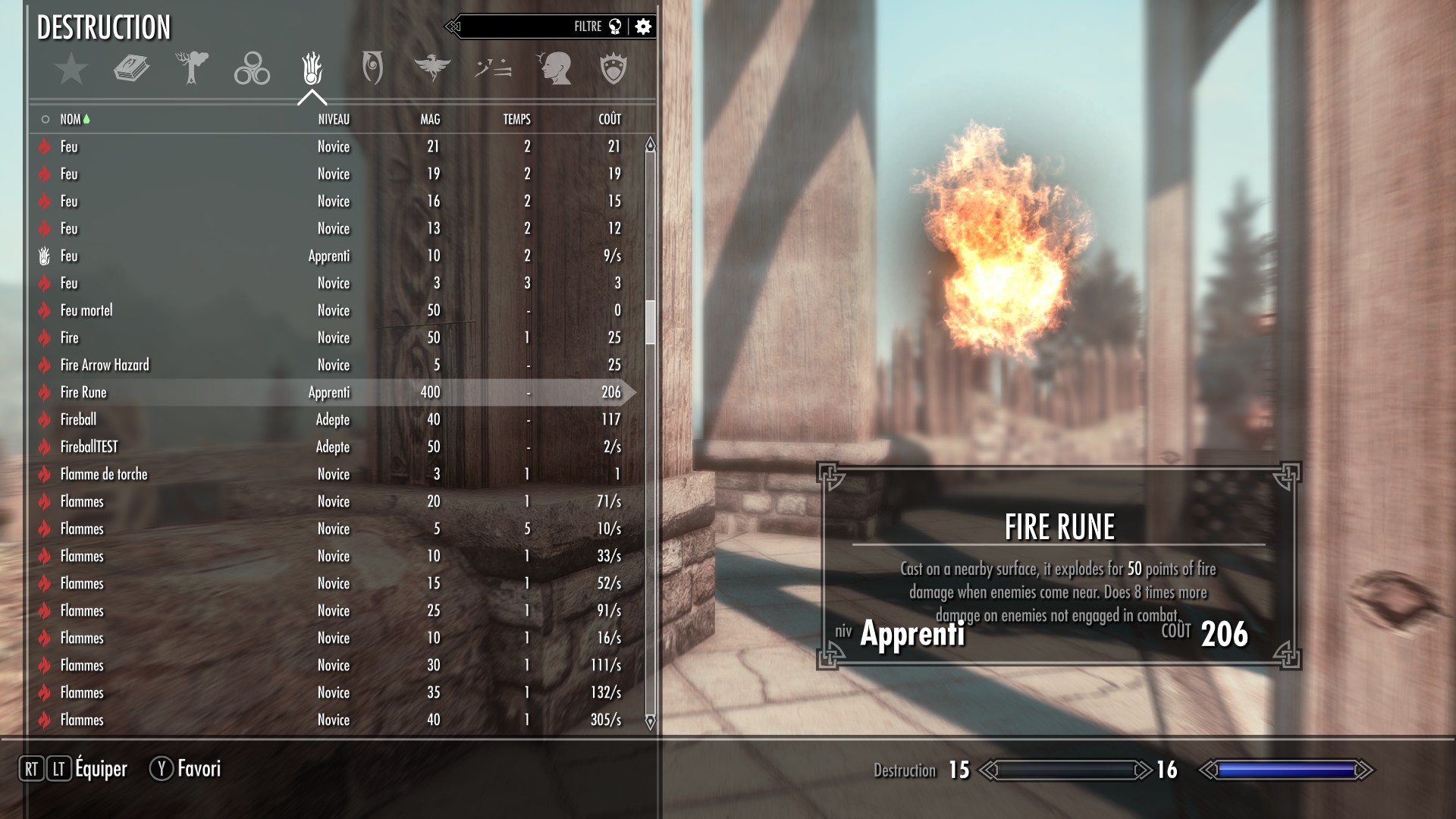
Task: Sort the list by COÛT column
Action: point(610,119)
